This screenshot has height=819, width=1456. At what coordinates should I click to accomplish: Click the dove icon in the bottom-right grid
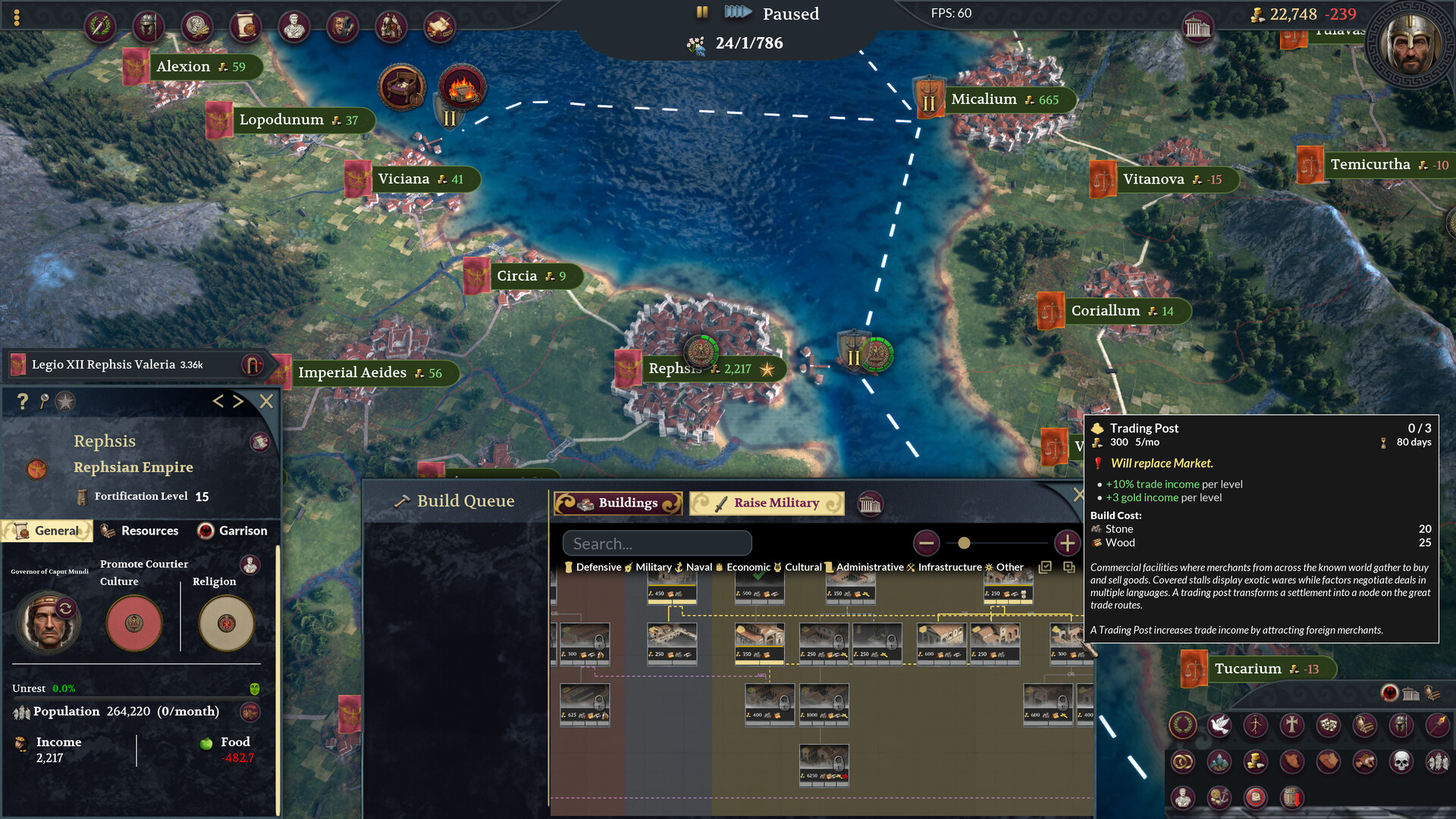coord(1219,726)
